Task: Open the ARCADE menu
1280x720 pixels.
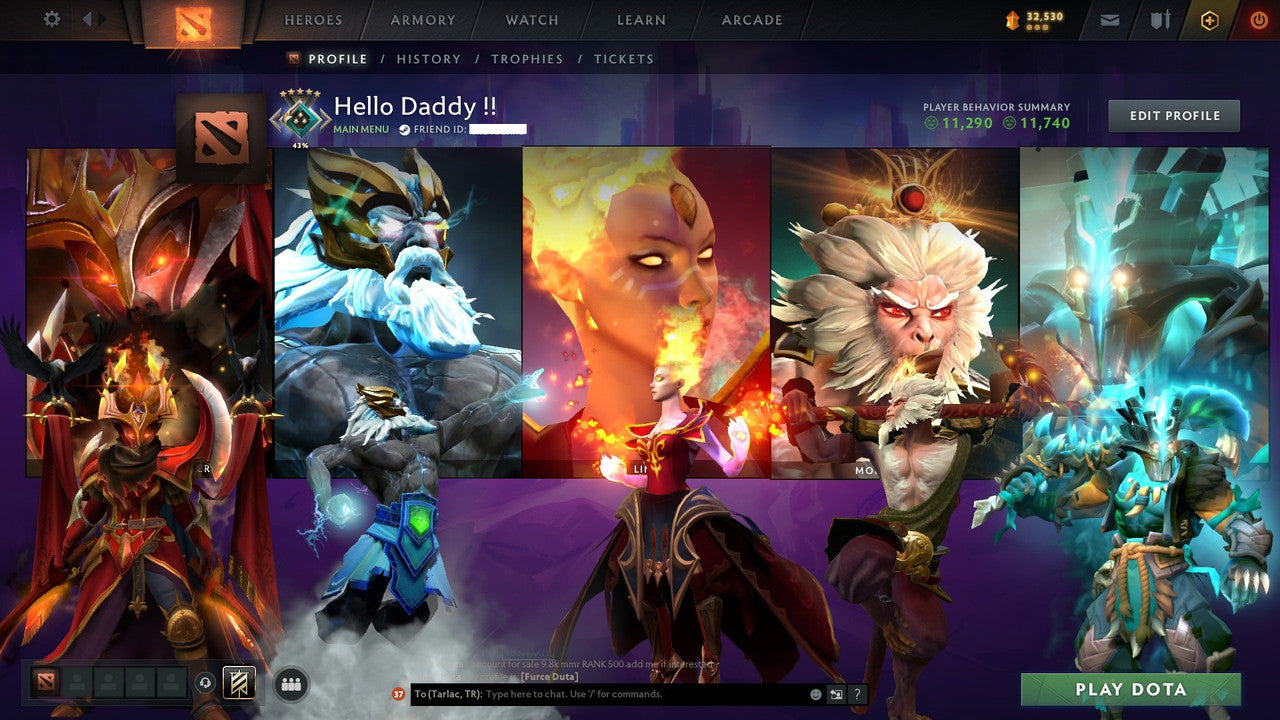Action: [751, 19]
